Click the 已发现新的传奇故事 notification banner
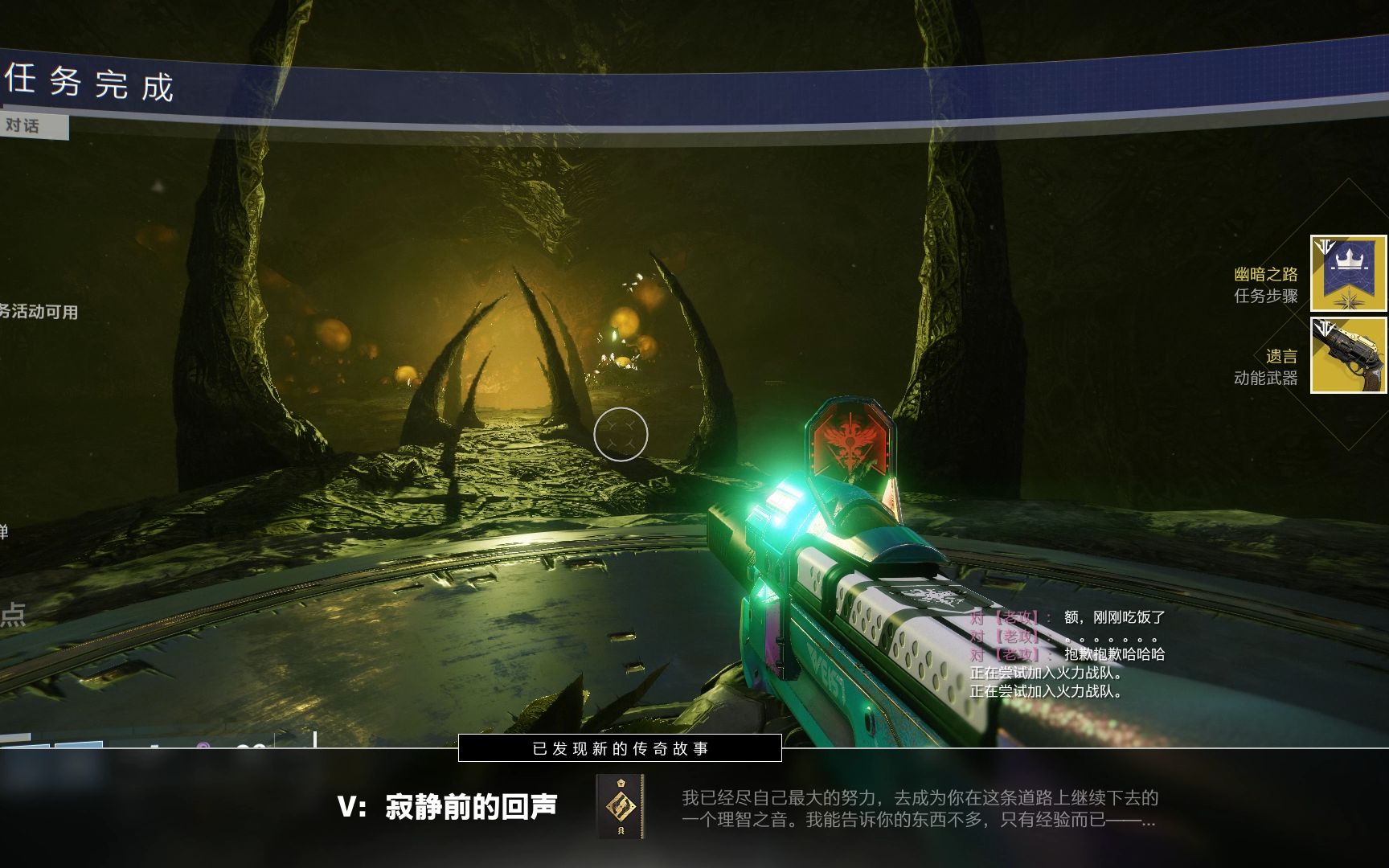 (x=620, y=748)
